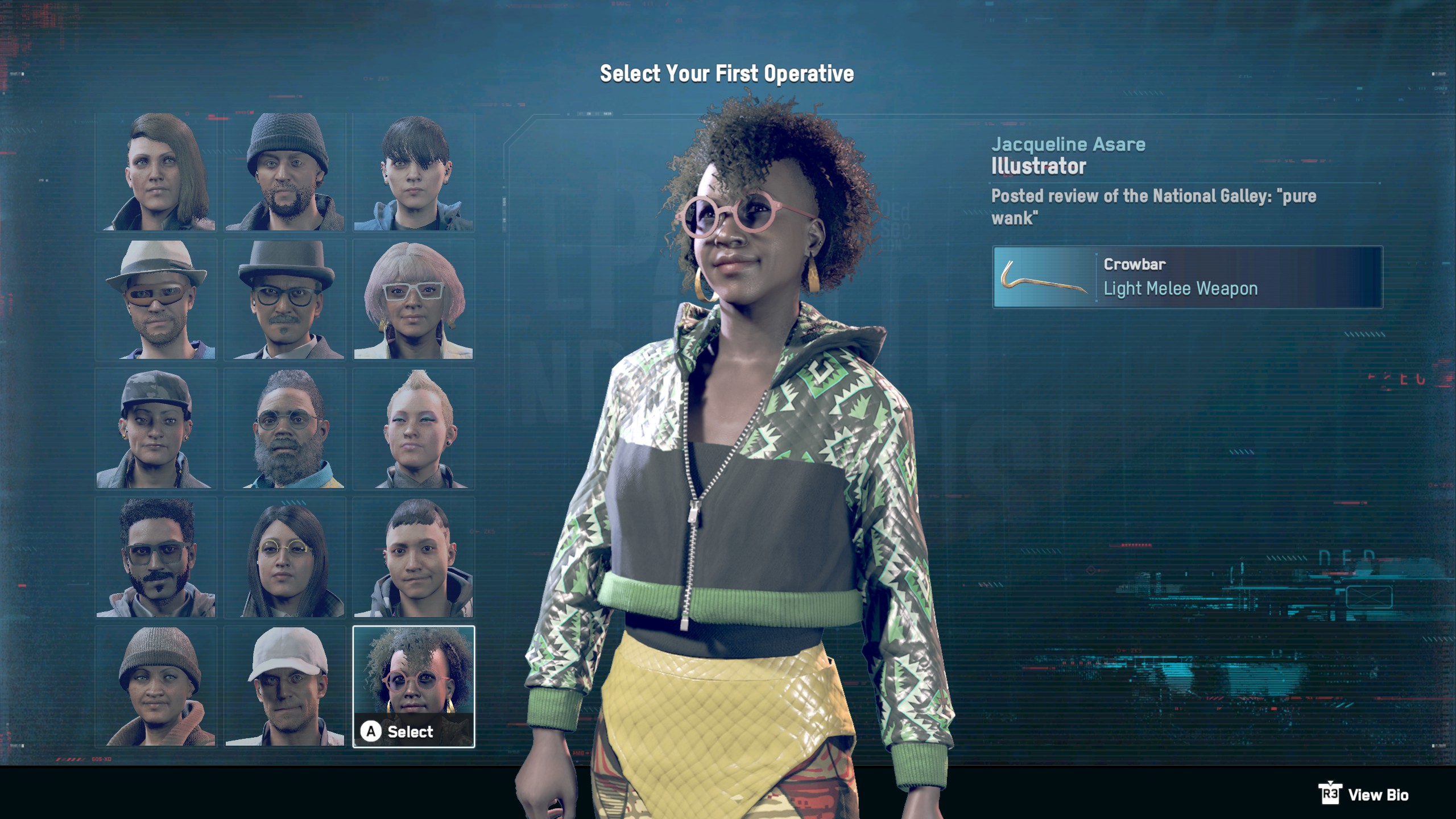
Task: Choose the blonde woman with white glasses
Action: click(412, 301)
